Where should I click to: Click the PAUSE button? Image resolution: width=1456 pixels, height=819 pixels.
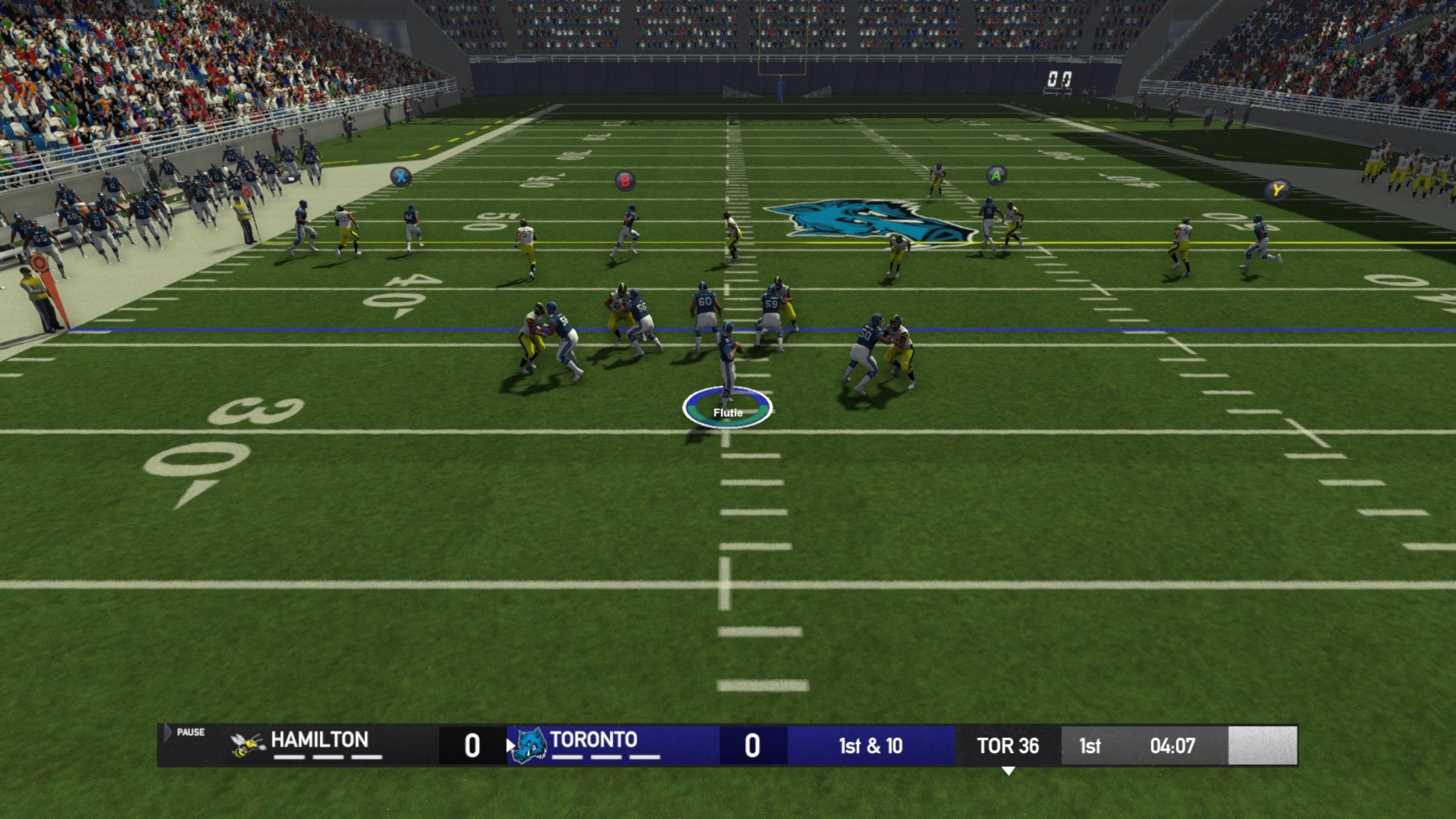point(190,733)
